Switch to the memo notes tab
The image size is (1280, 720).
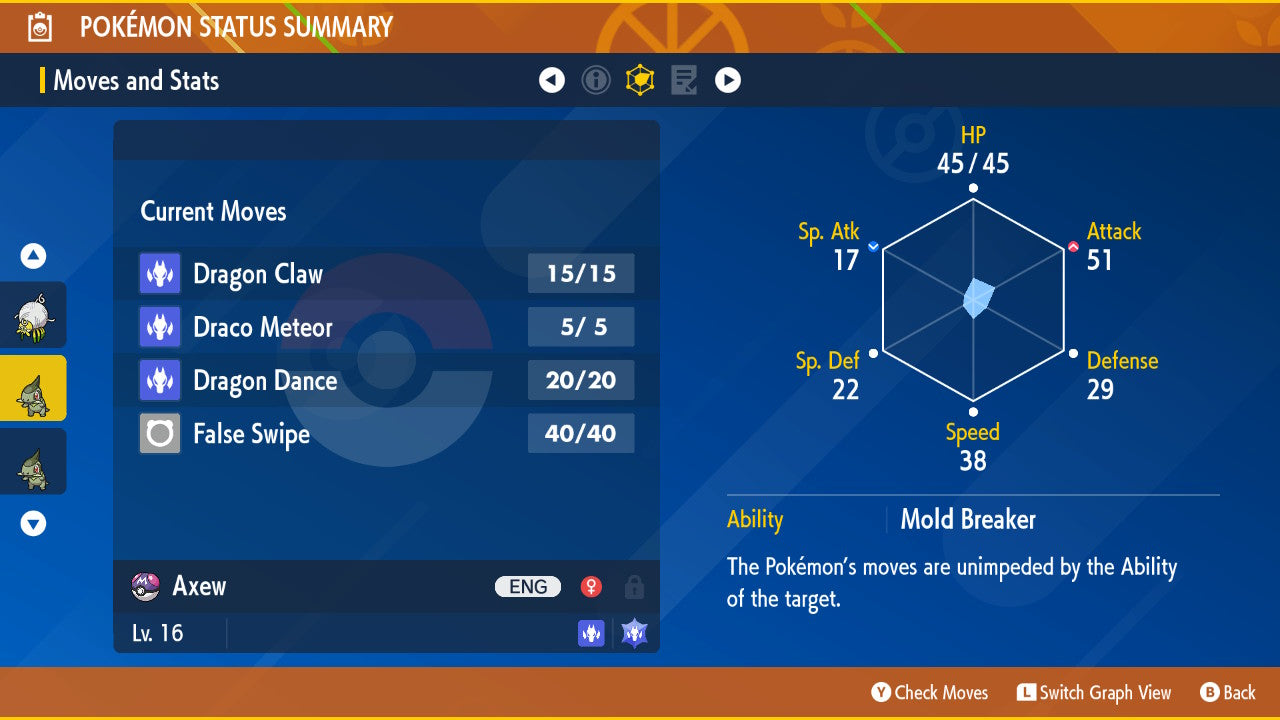point(684,80)
